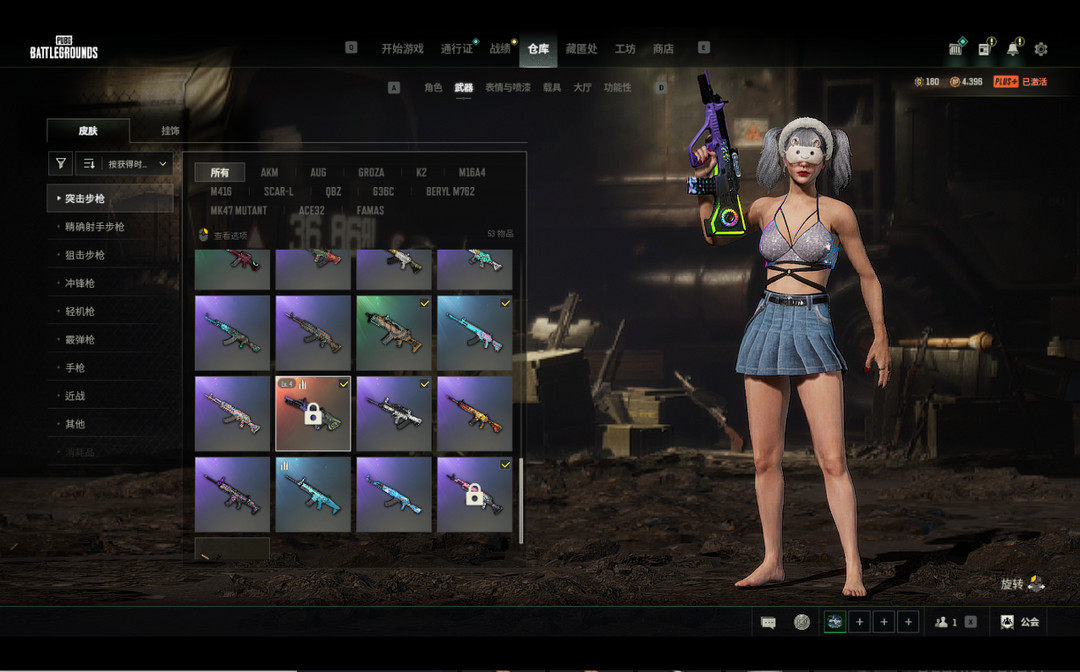Filter skins by M416
Image resolution: width=1080 pixels, height=672 pixels.
click(x=221, y=192)
